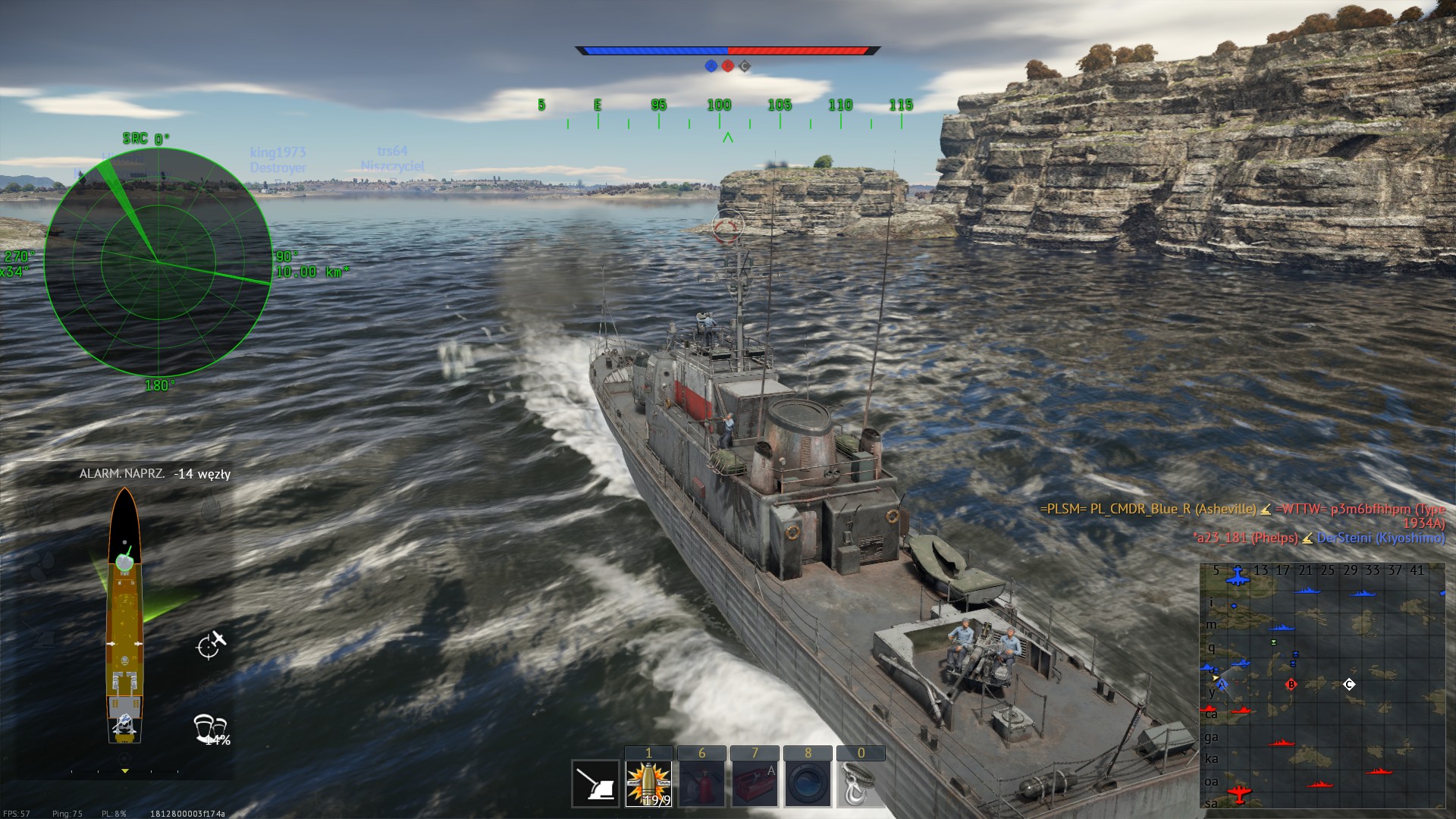Viewport: 1456px width, 819px height.
Task: Click the blue bomber marker on minimap
Action: click(1238, 575)
